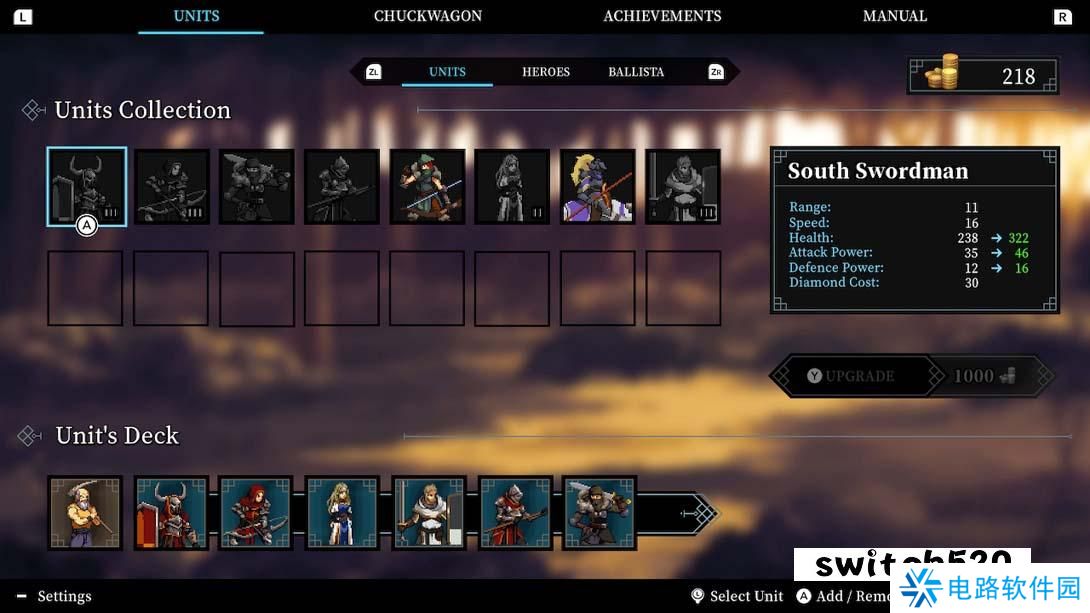Select the red-armored spearman in deck
The image size is (1090, 613).
(x=514, y=513)
